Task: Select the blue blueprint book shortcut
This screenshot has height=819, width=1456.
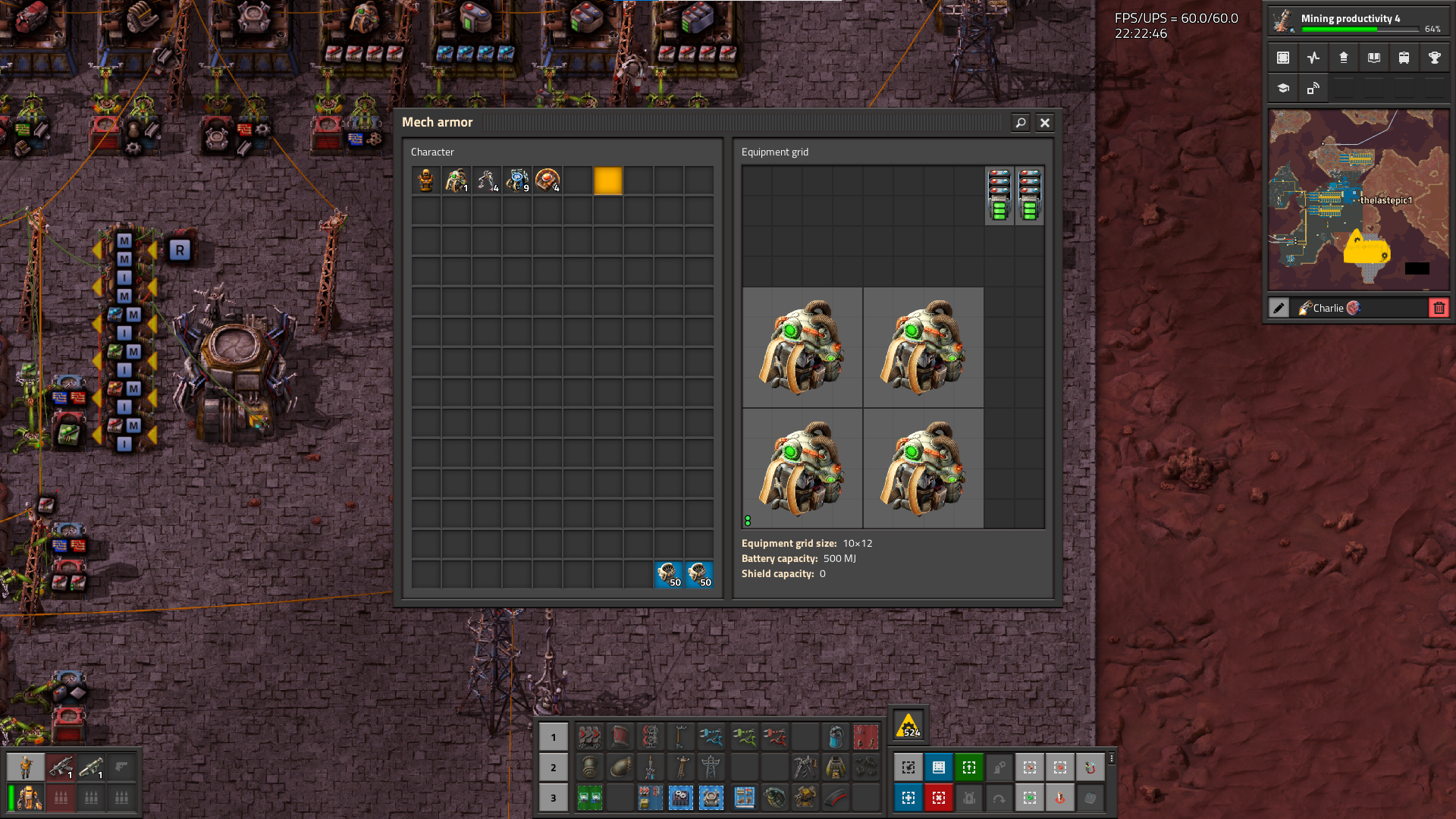Action: [939, 767]
